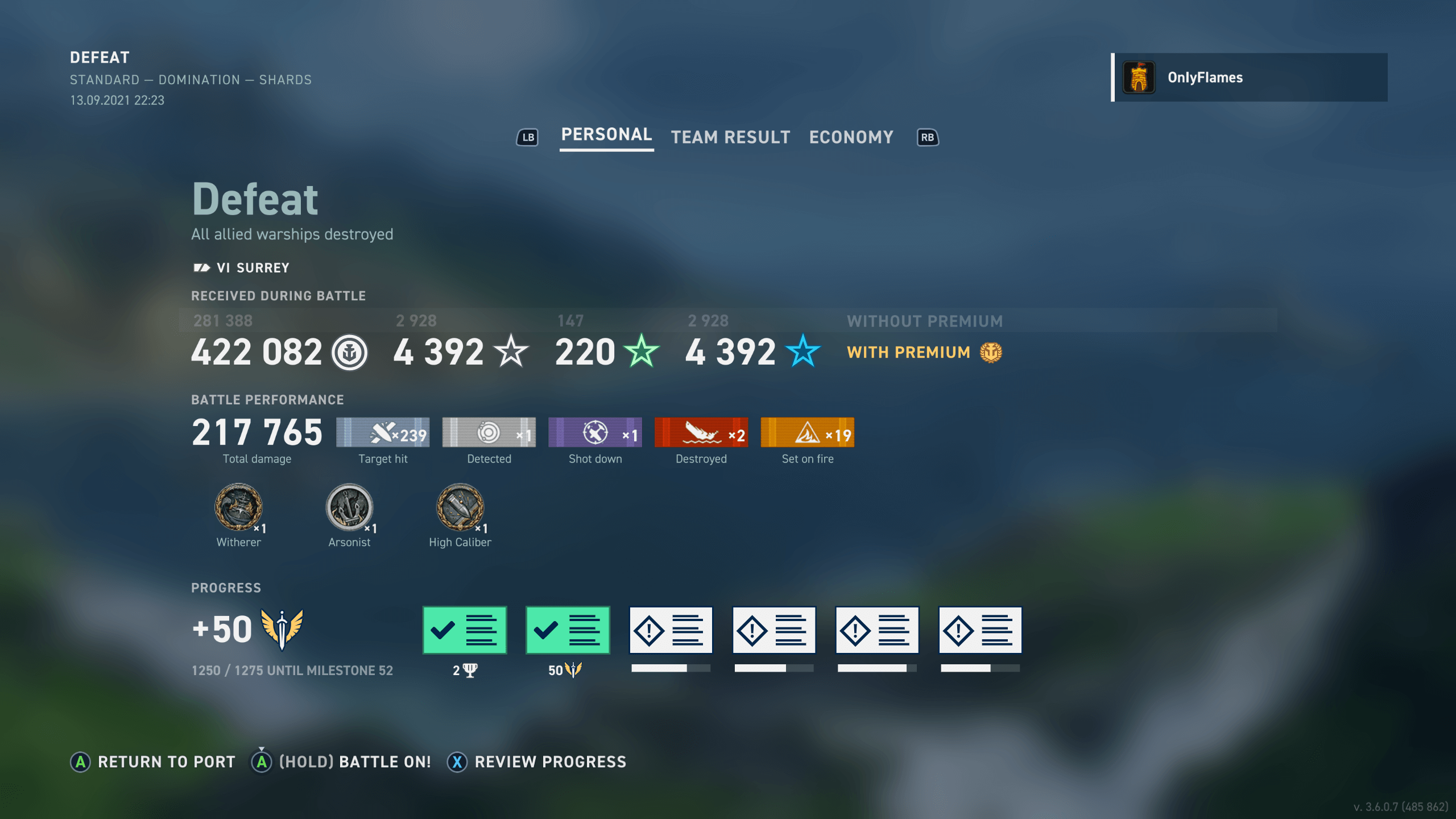The image size is (1456, 819).
Task: Click the LB shoulder button indicator
Action: click(527, 137)
